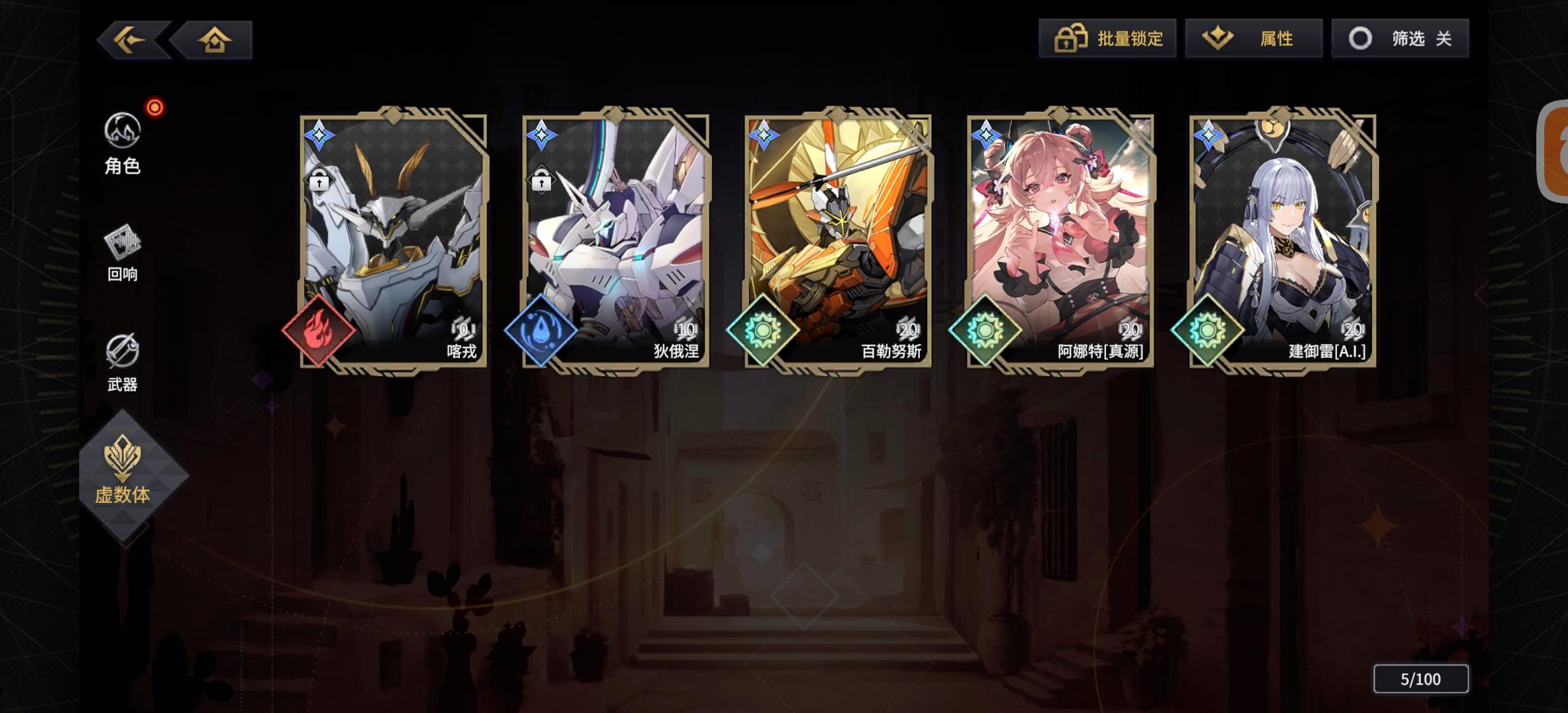Click the home icon in the top bar
1568x713 pixels.
[214, 39]
